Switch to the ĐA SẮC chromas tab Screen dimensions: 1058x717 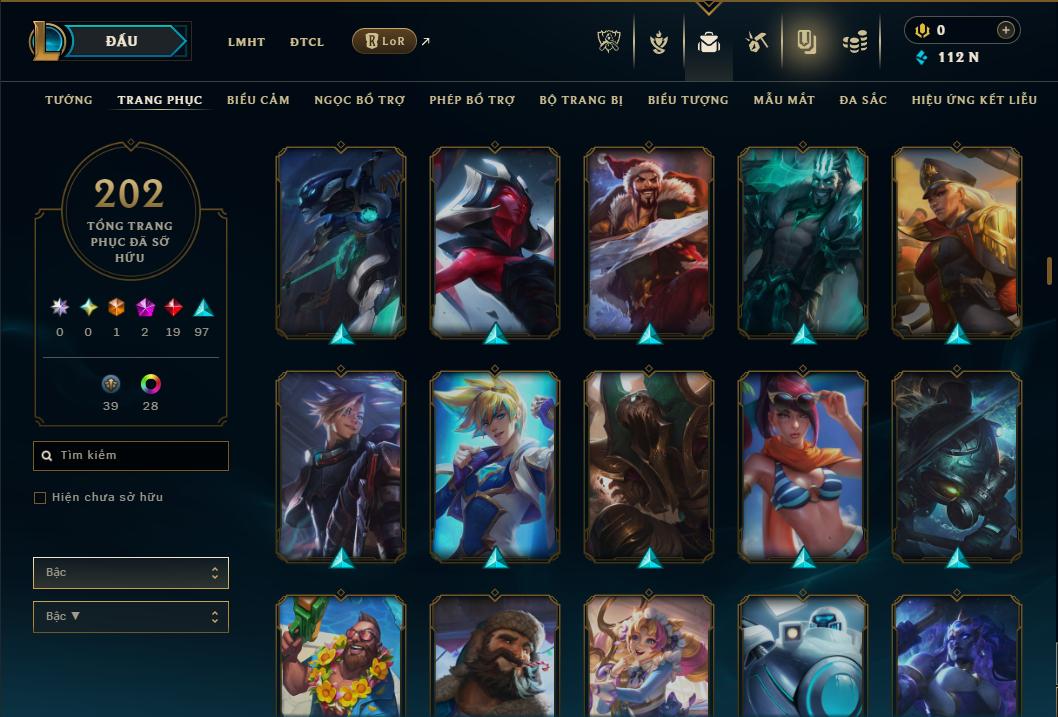point(863,100)
